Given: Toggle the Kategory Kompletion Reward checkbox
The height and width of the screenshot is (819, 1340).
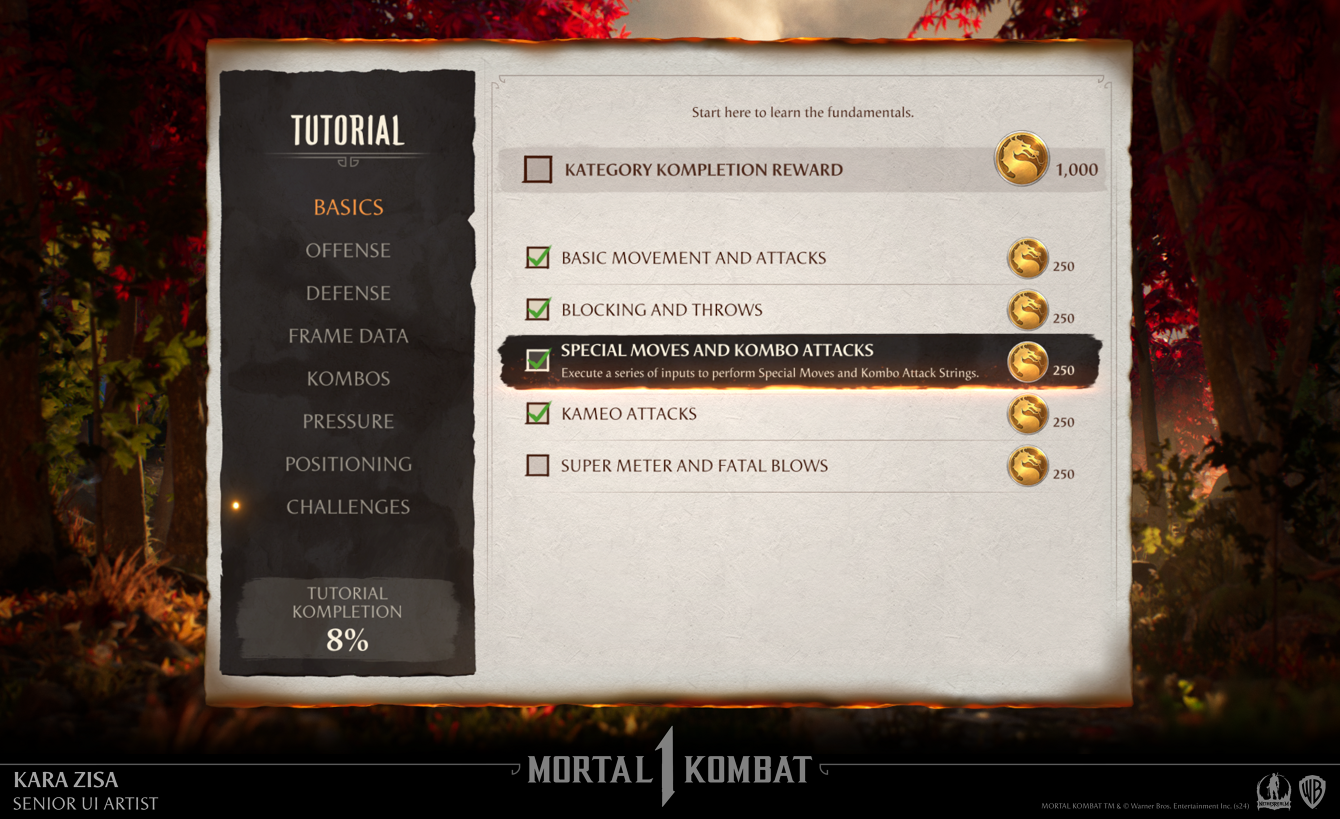Looking at the screenshot, I should coord(536,169).
